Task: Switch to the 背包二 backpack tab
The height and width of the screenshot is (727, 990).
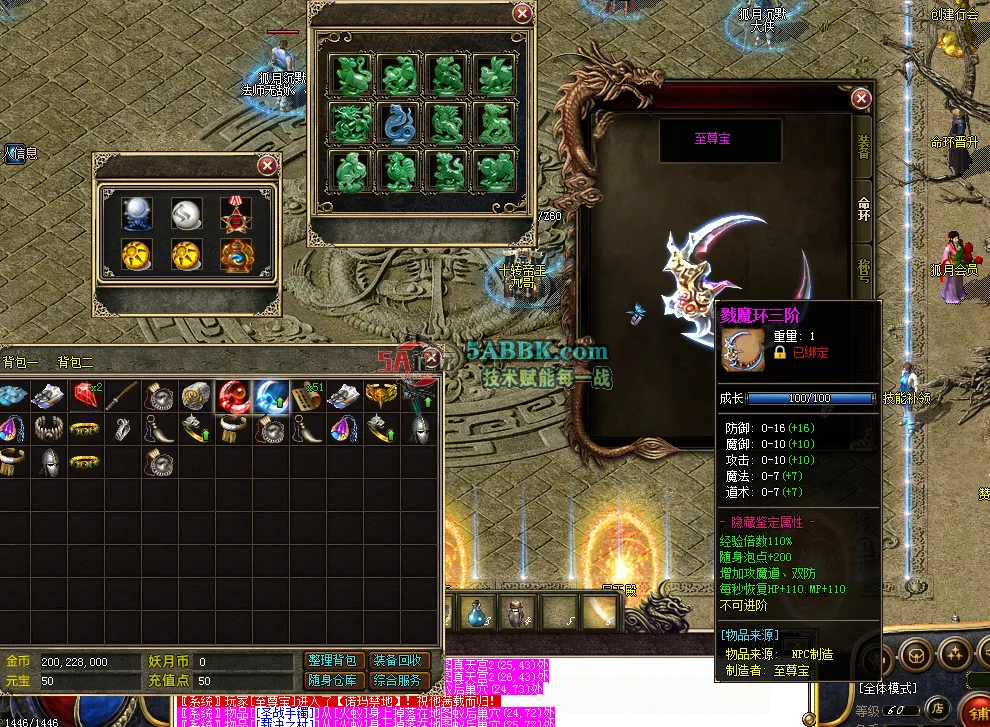Action: [75, 362]
